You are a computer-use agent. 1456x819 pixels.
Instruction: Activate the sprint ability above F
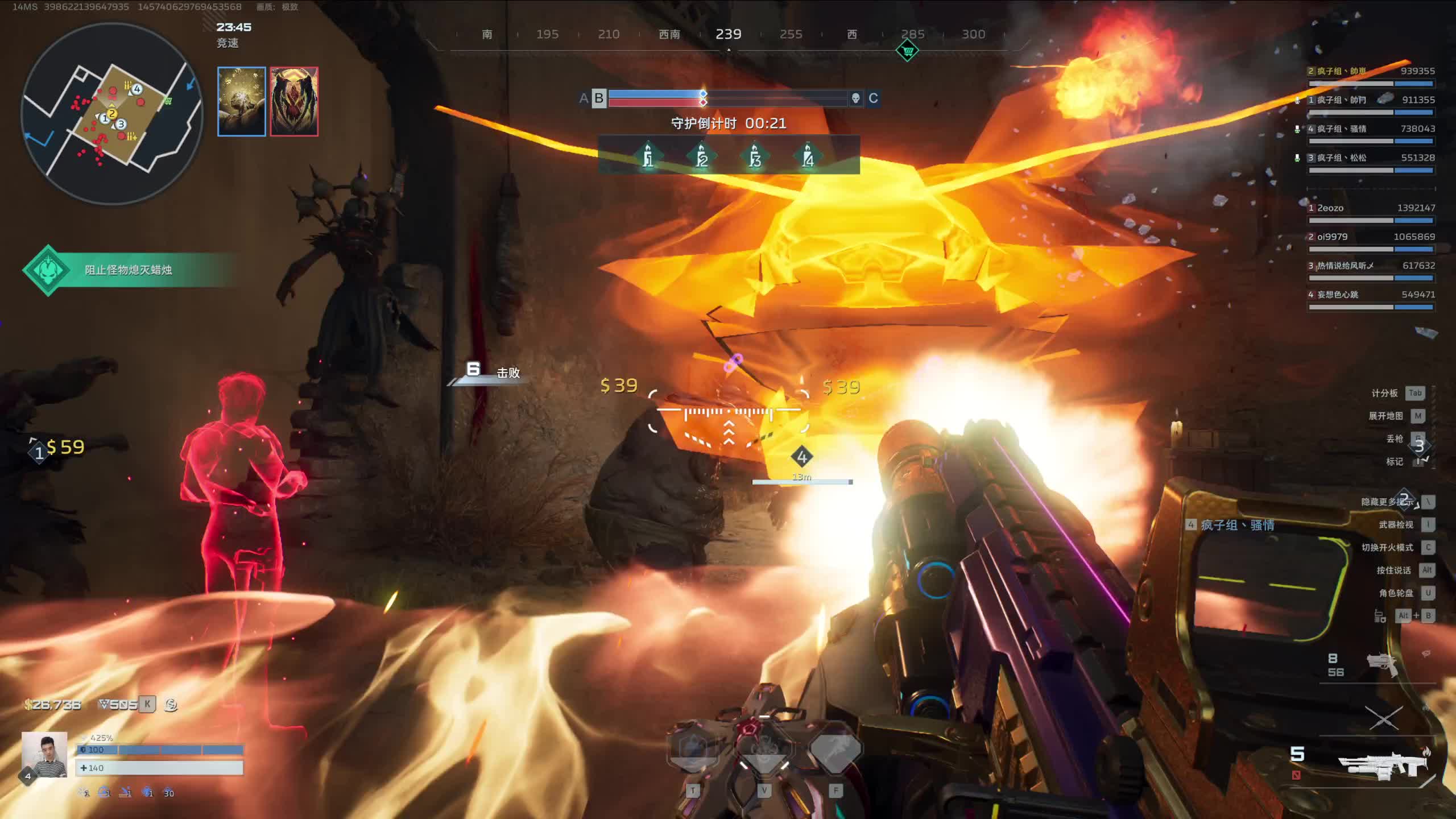coord(835,751)
